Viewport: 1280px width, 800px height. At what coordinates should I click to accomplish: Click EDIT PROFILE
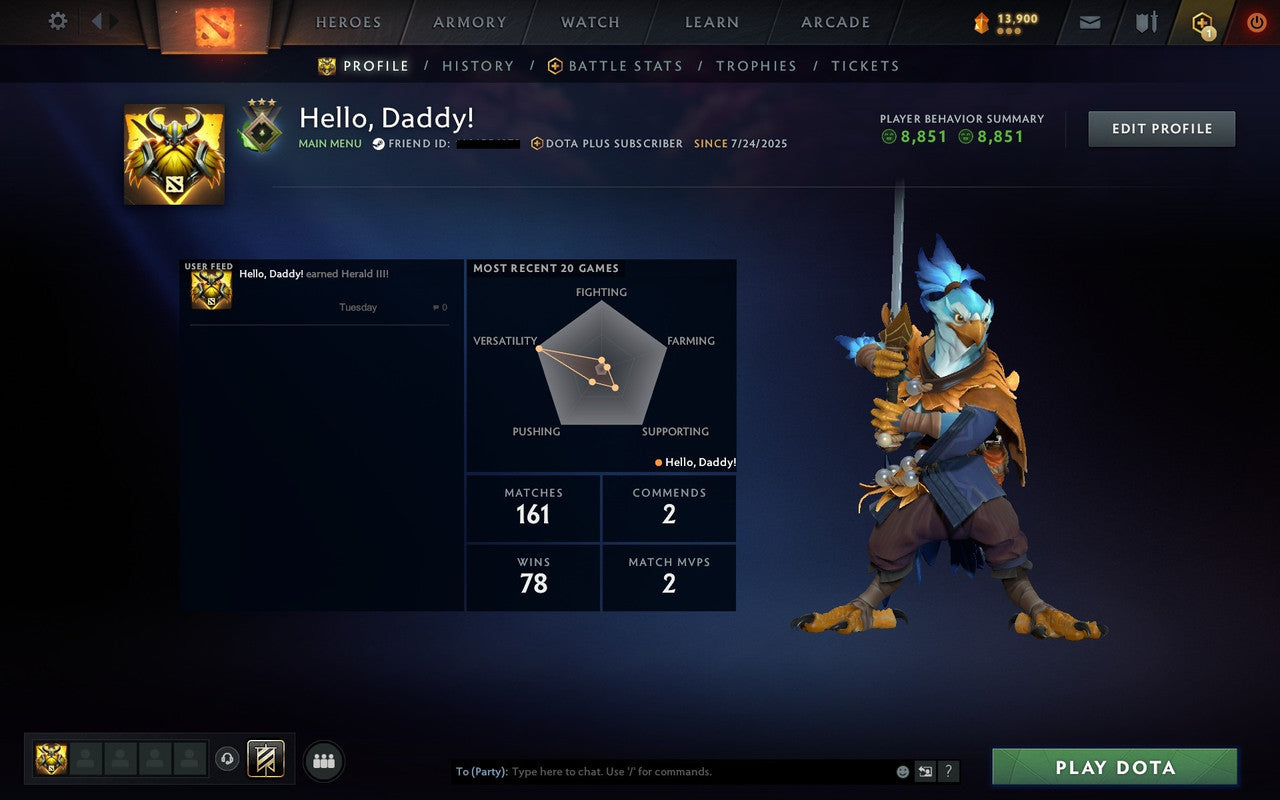pos(1161,128)
